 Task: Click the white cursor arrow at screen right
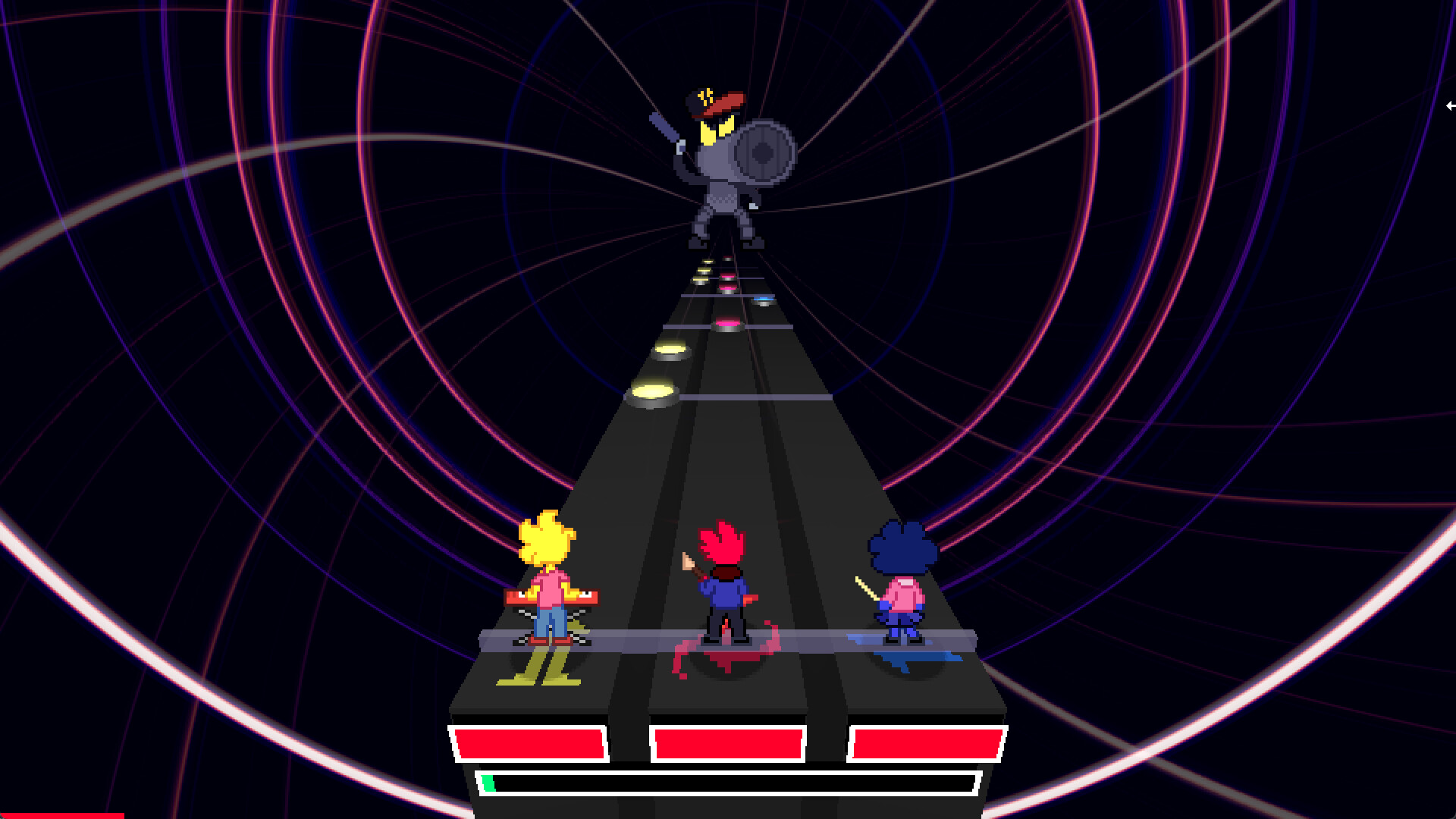(1451, 105)
